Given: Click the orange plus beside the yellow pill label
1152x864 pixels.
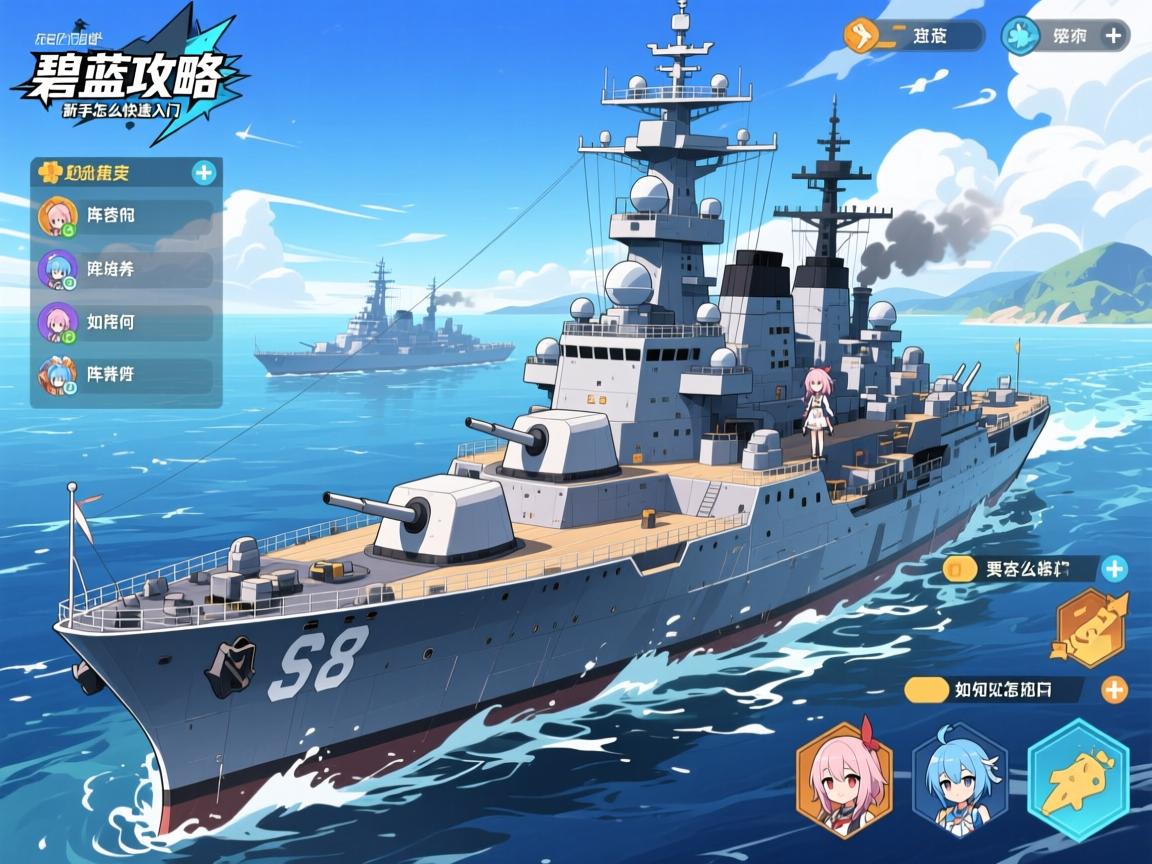Looking at the screenshot, I should (x=1113, y=689).
